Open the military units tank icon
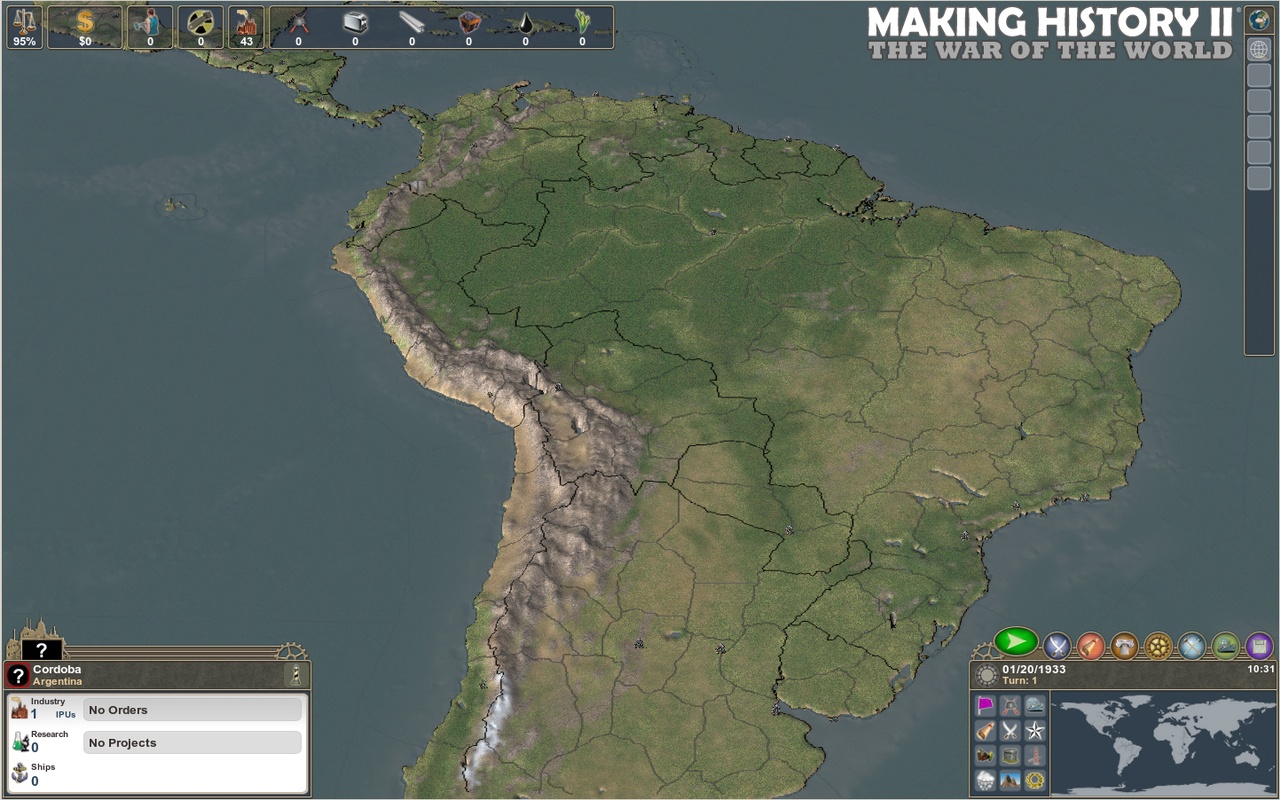This screenshot has height=800, width=1280. (x=1226, y=645)
